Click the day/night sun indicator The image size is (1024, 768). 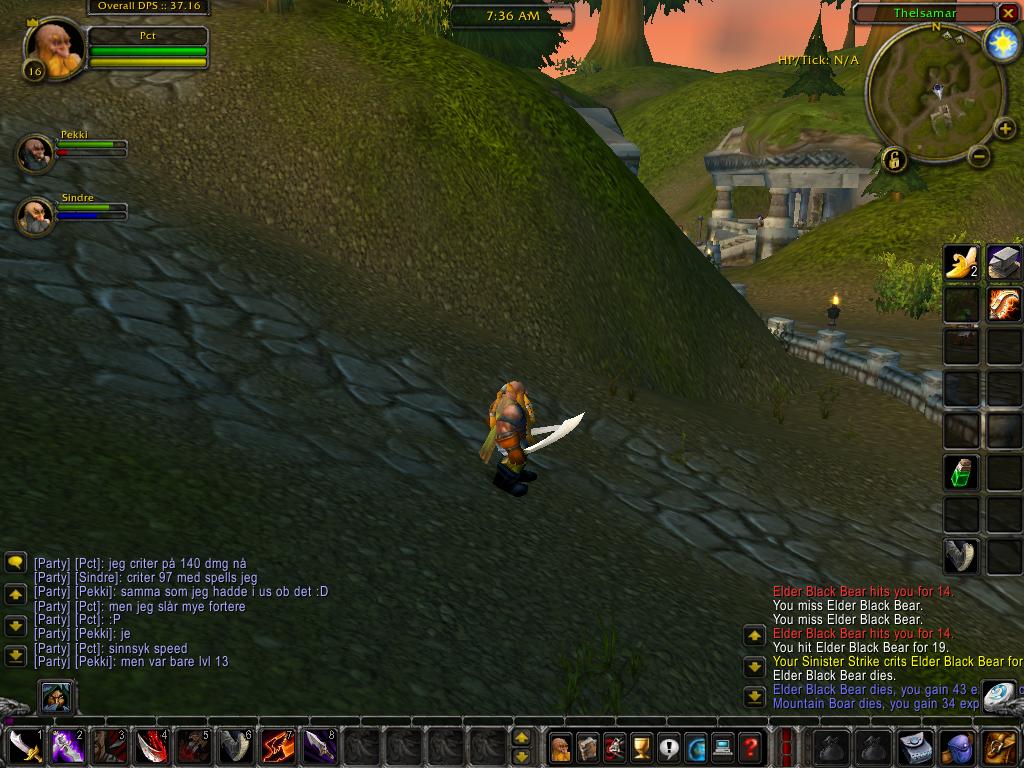1000,43
